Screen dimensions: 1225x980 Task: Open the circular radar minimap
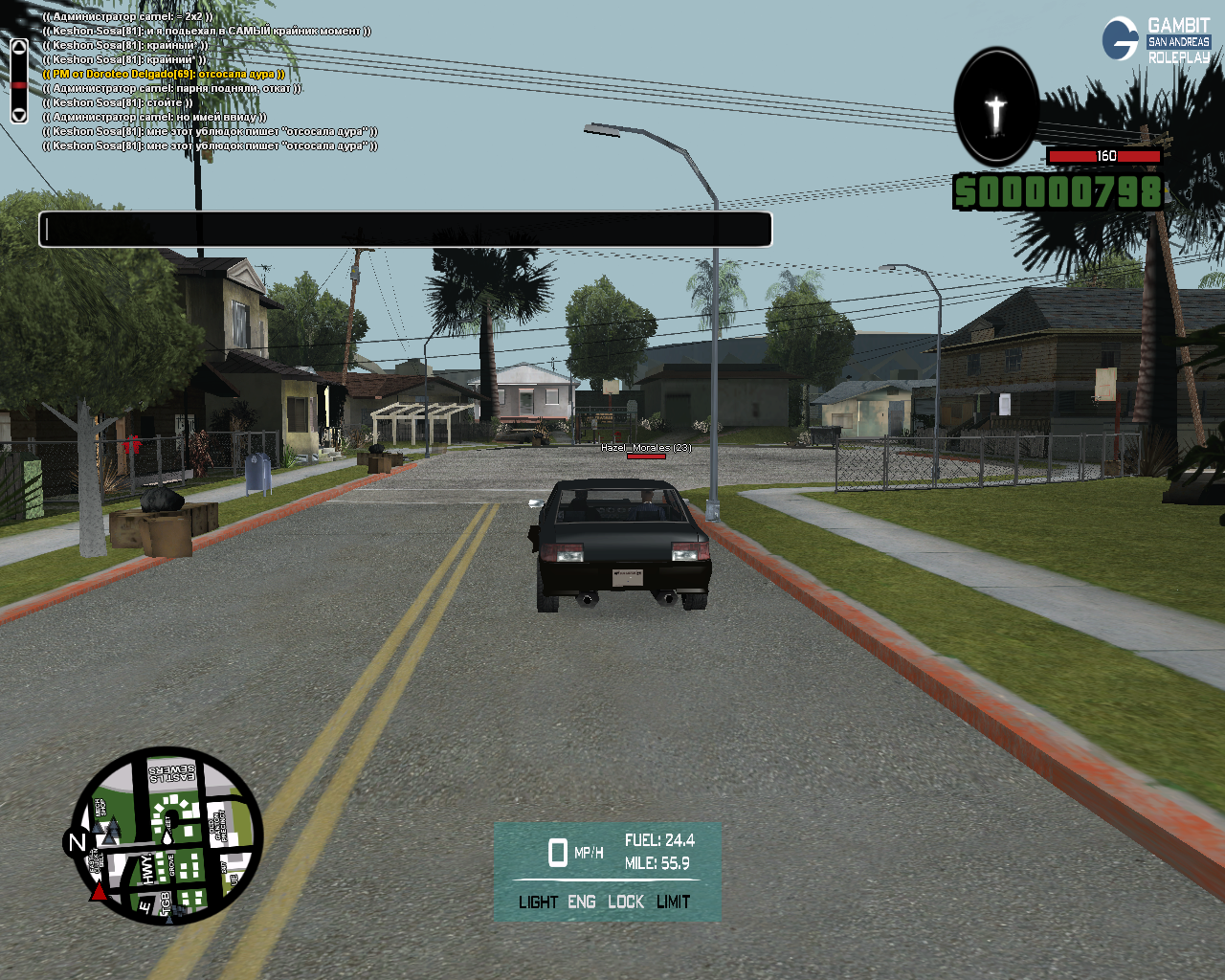click(x=167, y=836)
